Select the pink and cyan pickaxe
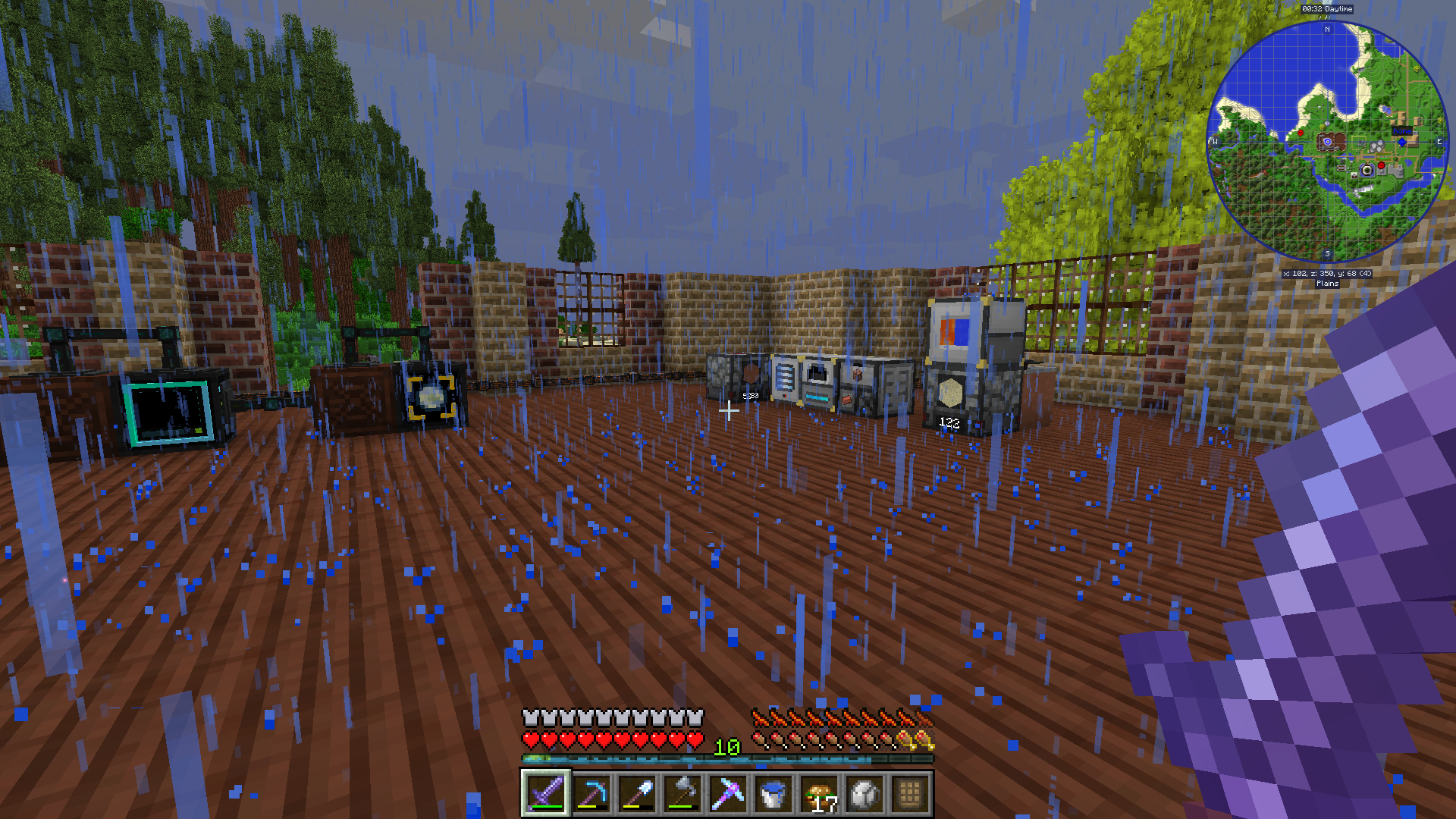This screenshot has height=819, width=1456. tap(727, 794)
